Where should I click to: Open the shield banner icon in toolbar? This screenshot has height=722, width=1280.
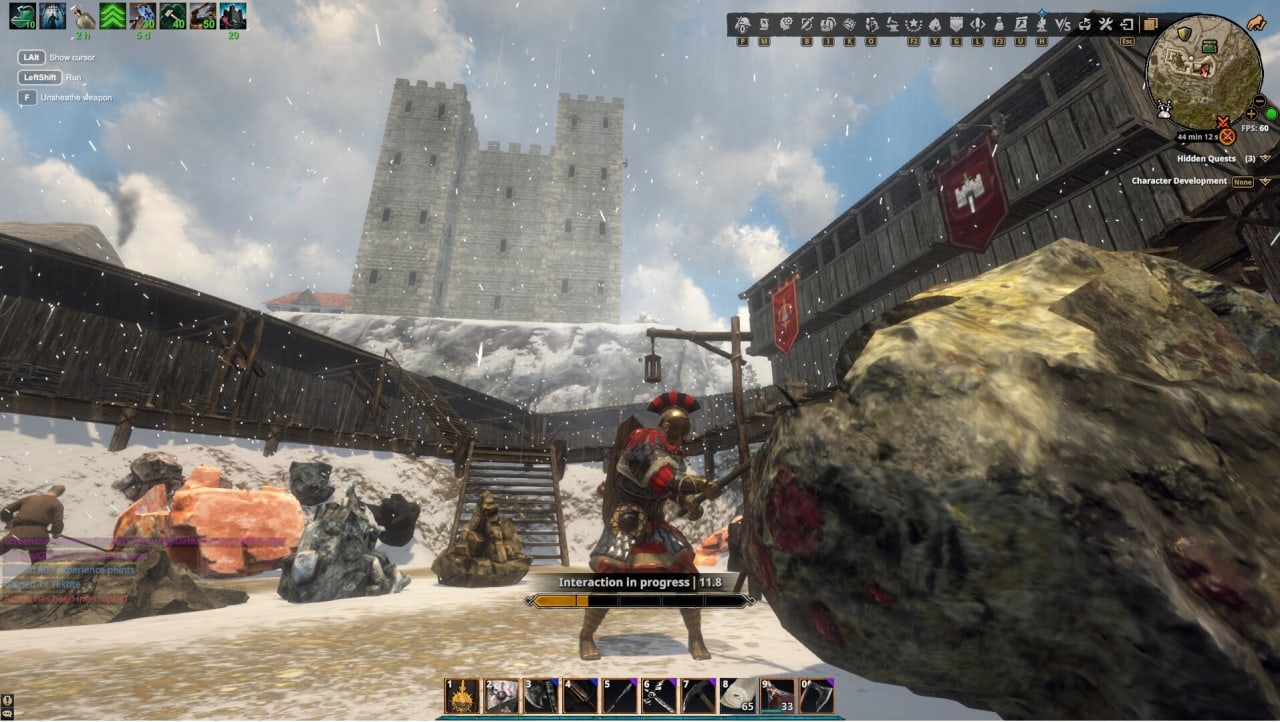click(x=956, y=24)
